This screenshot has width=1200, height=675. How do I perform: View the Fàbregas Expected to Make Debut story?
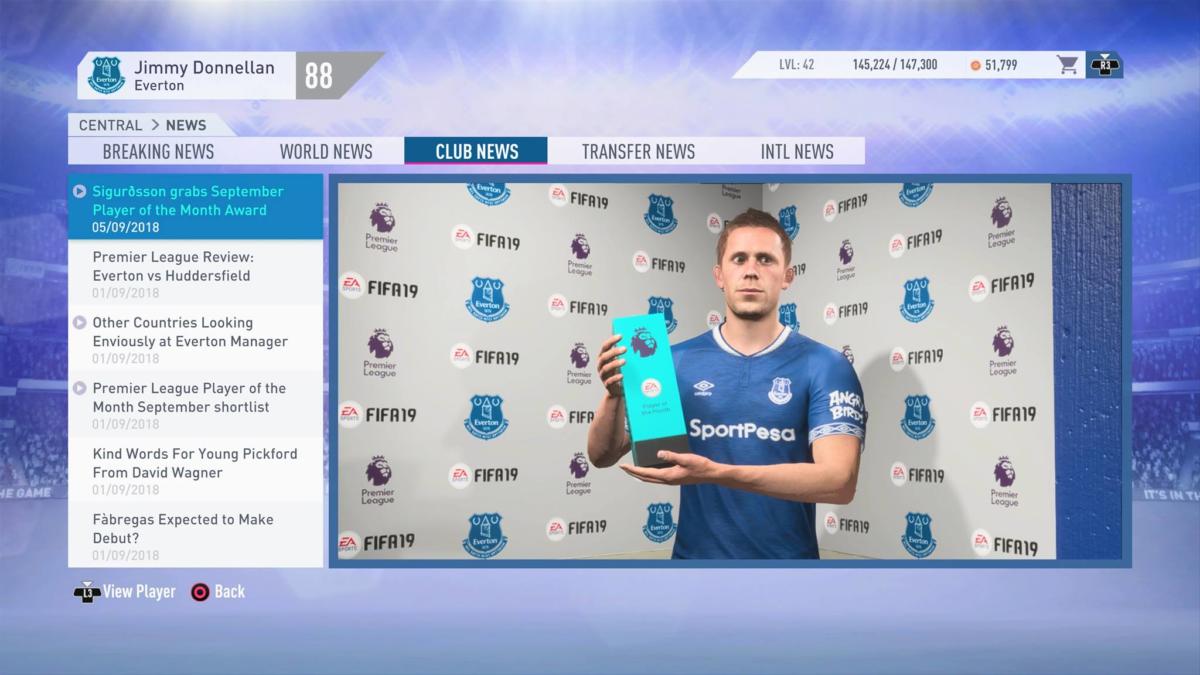tap(196, 535)
